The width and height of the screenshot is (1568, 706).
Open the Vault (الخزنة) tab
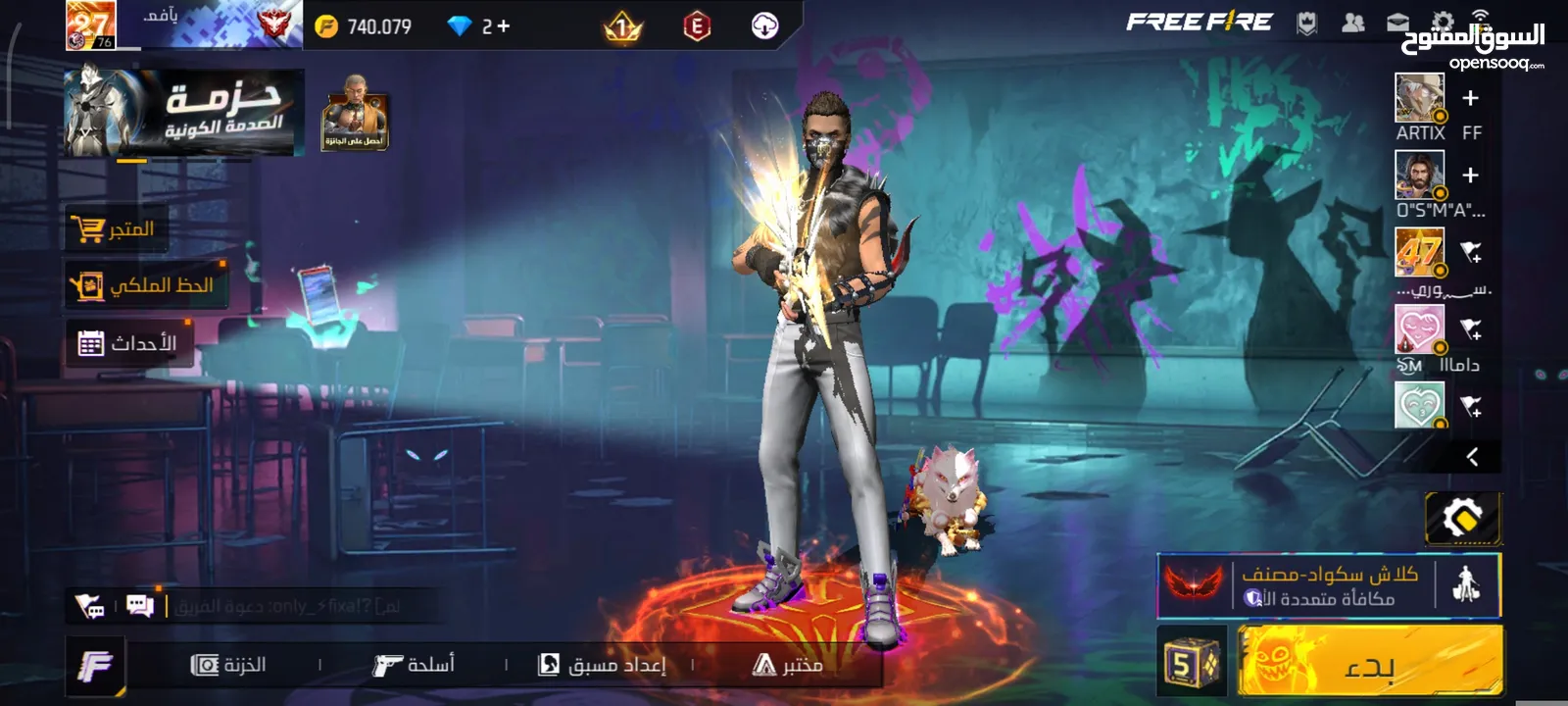pyautogui.click(x=229, y=665)
